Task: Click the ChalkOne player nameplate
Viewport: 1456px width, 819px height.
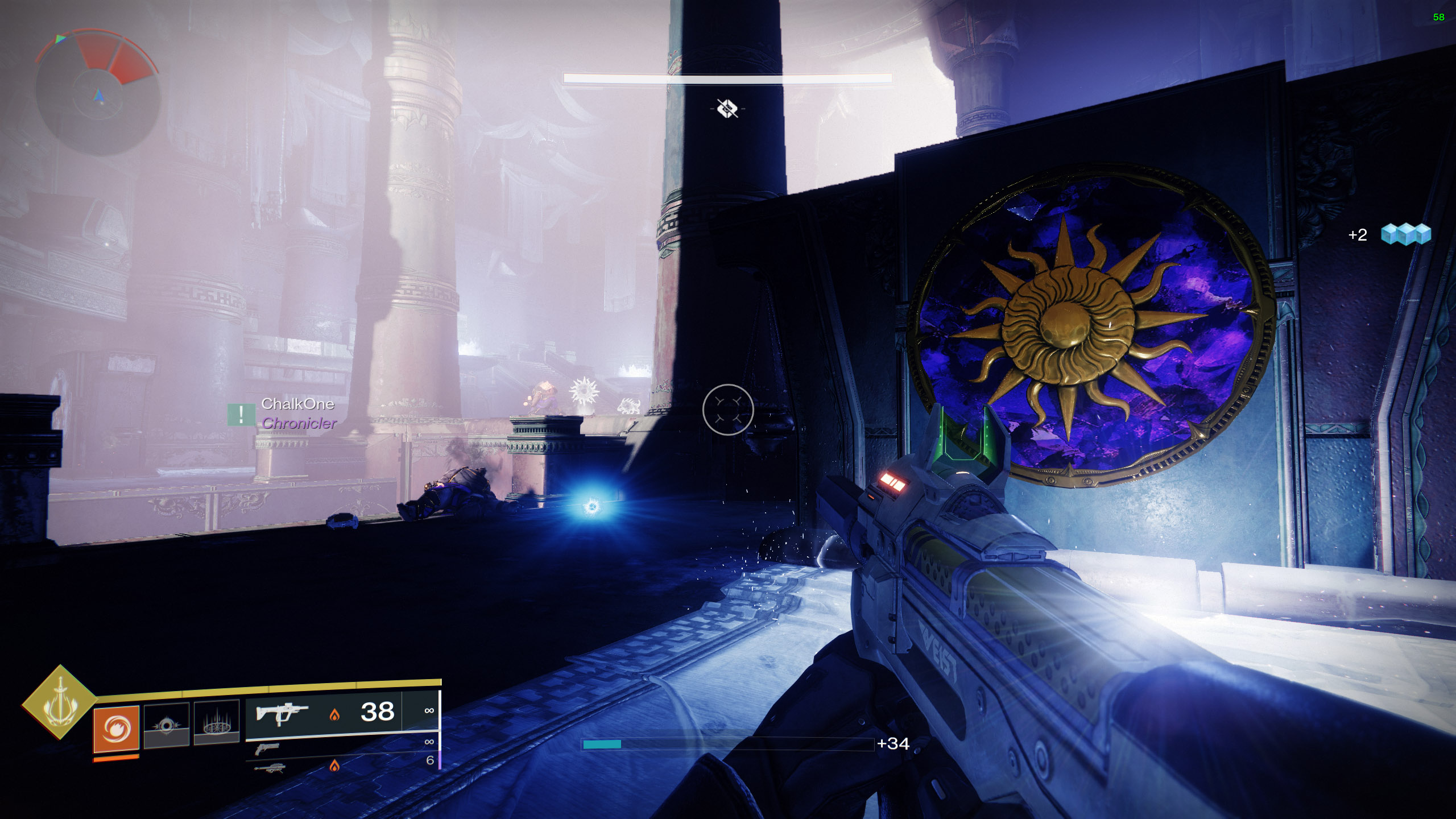Action: click(x=297, y=404)
